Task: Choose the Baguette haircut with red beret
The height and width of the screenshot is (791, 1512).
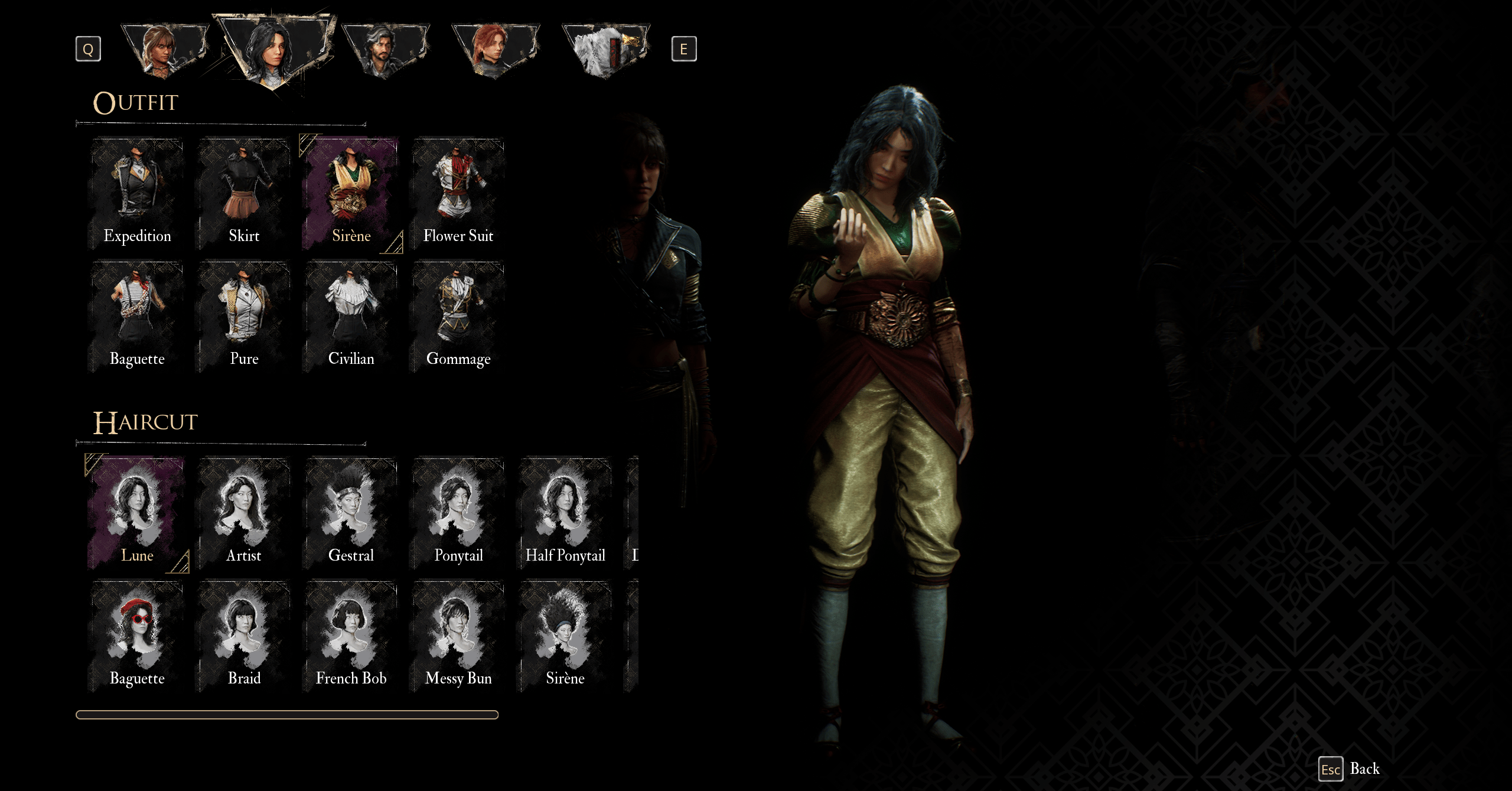Action: click(137, 636)
